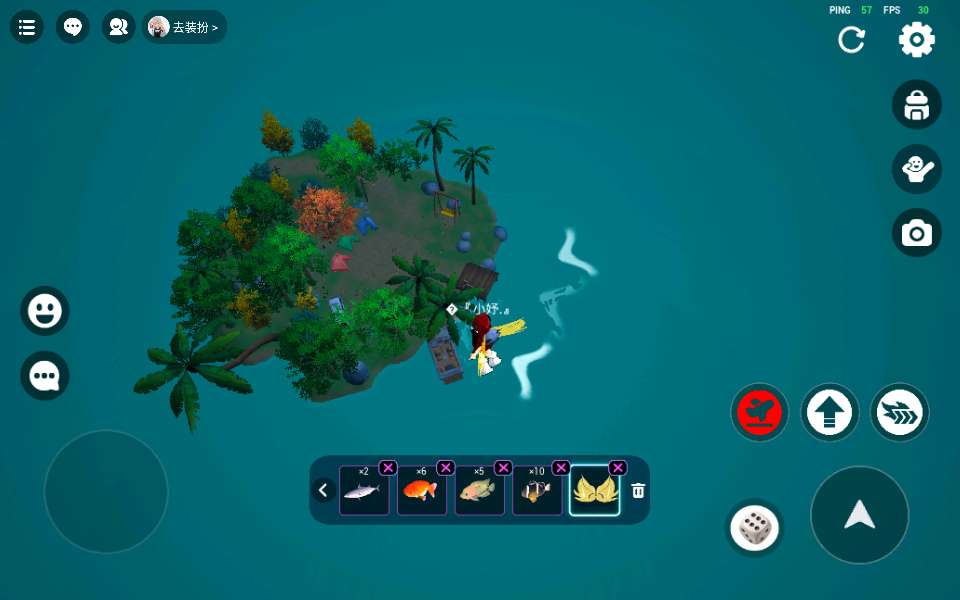Select the silver tuna fish slot
960x600 pixels.
(364, 491)
